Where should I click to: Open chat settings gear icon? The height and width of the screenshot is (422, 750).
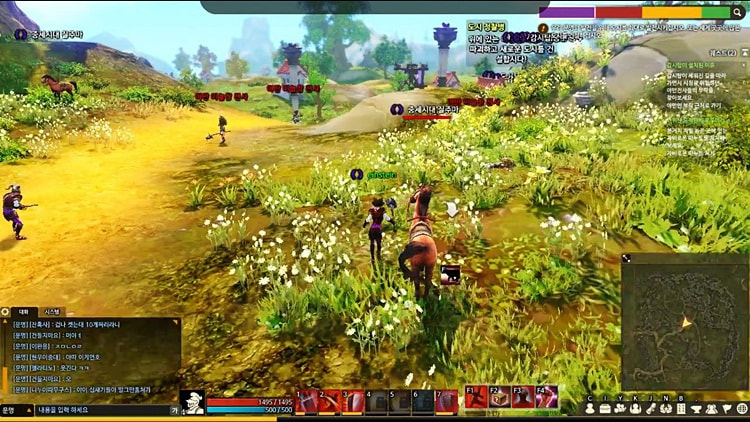pos(6,312)
